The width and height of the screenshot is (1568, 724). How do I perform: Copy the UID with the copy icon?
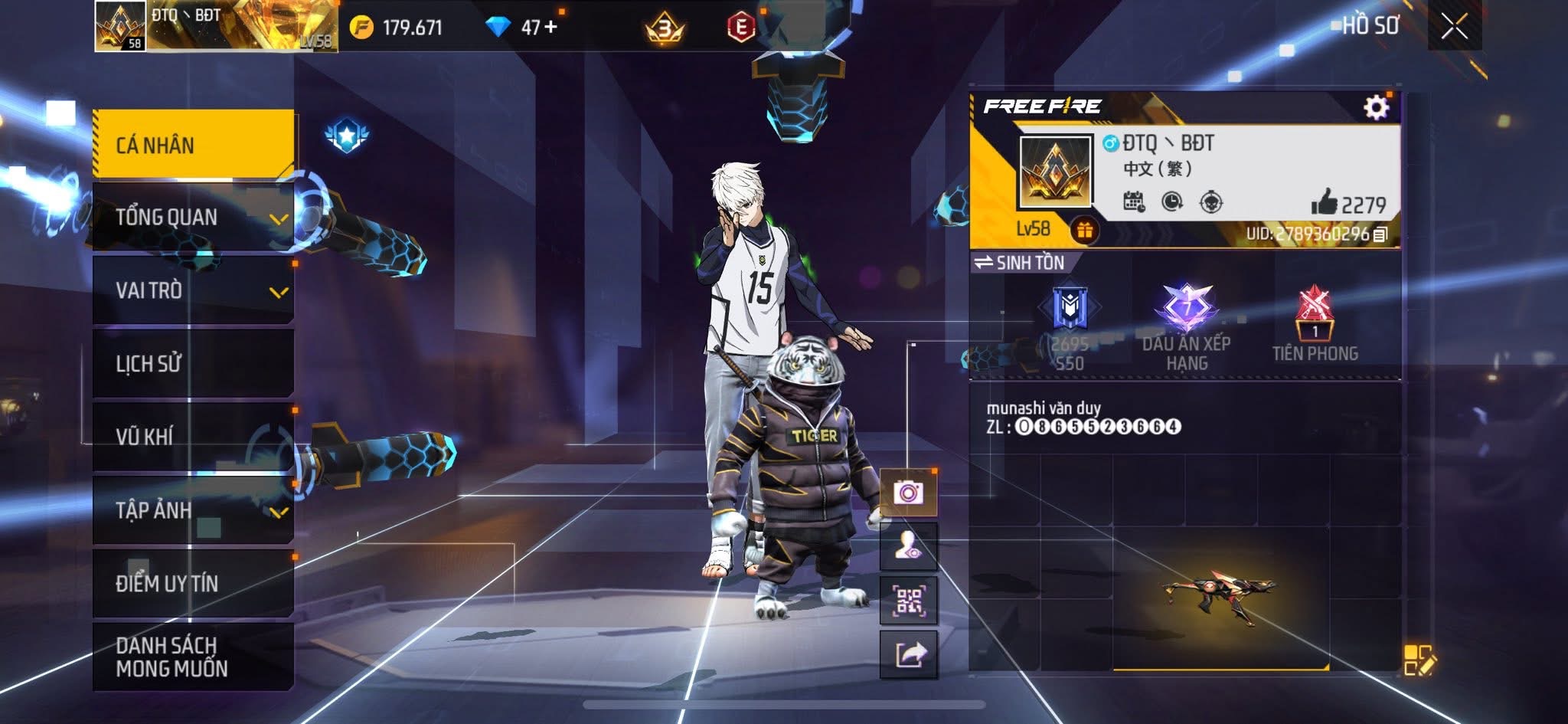click(x=1380, y=234)
